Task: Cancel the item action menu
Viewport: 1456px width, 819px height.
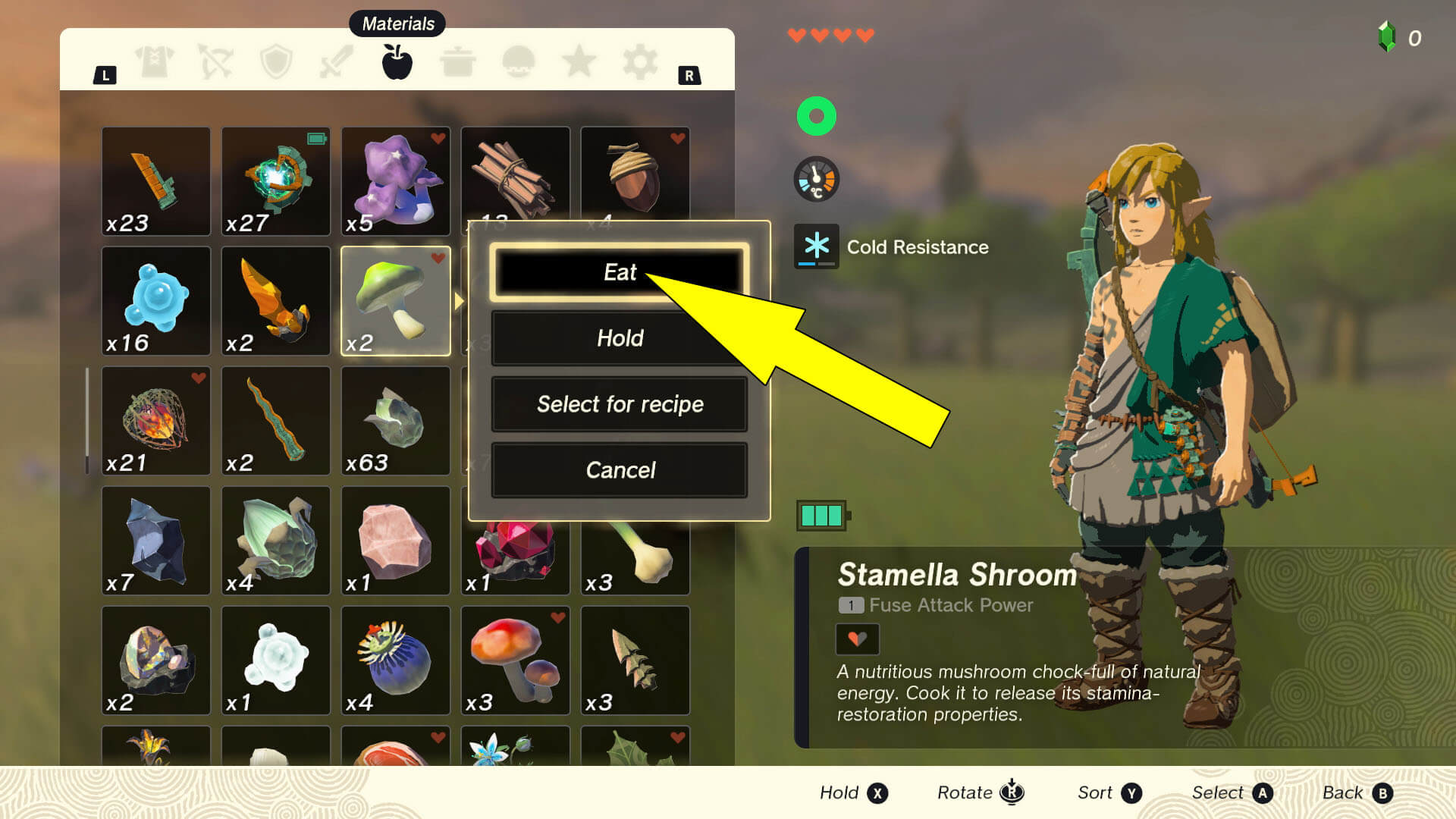Action: pyautogui.click(x=619, y=470)
